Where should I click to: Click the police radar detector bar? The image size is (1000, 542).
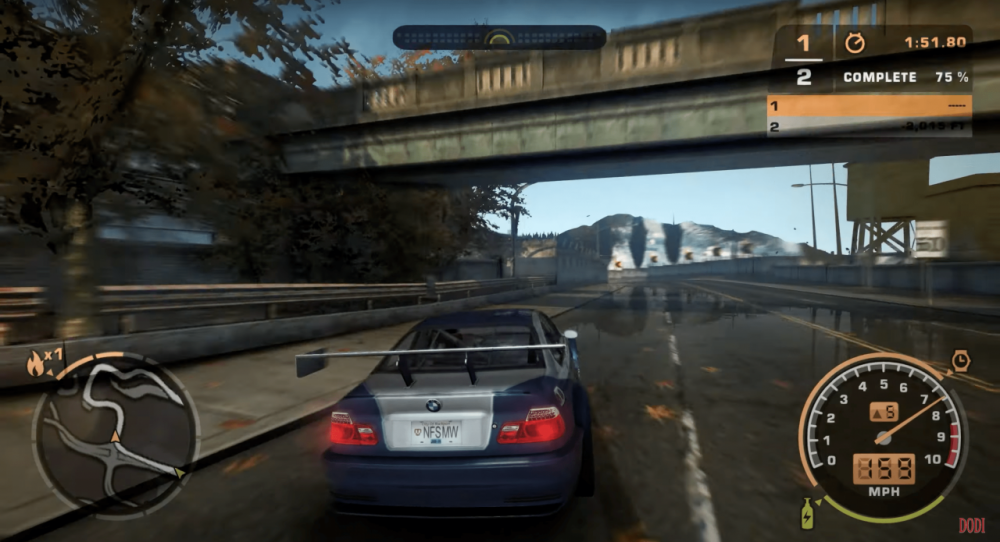[499, 38]
